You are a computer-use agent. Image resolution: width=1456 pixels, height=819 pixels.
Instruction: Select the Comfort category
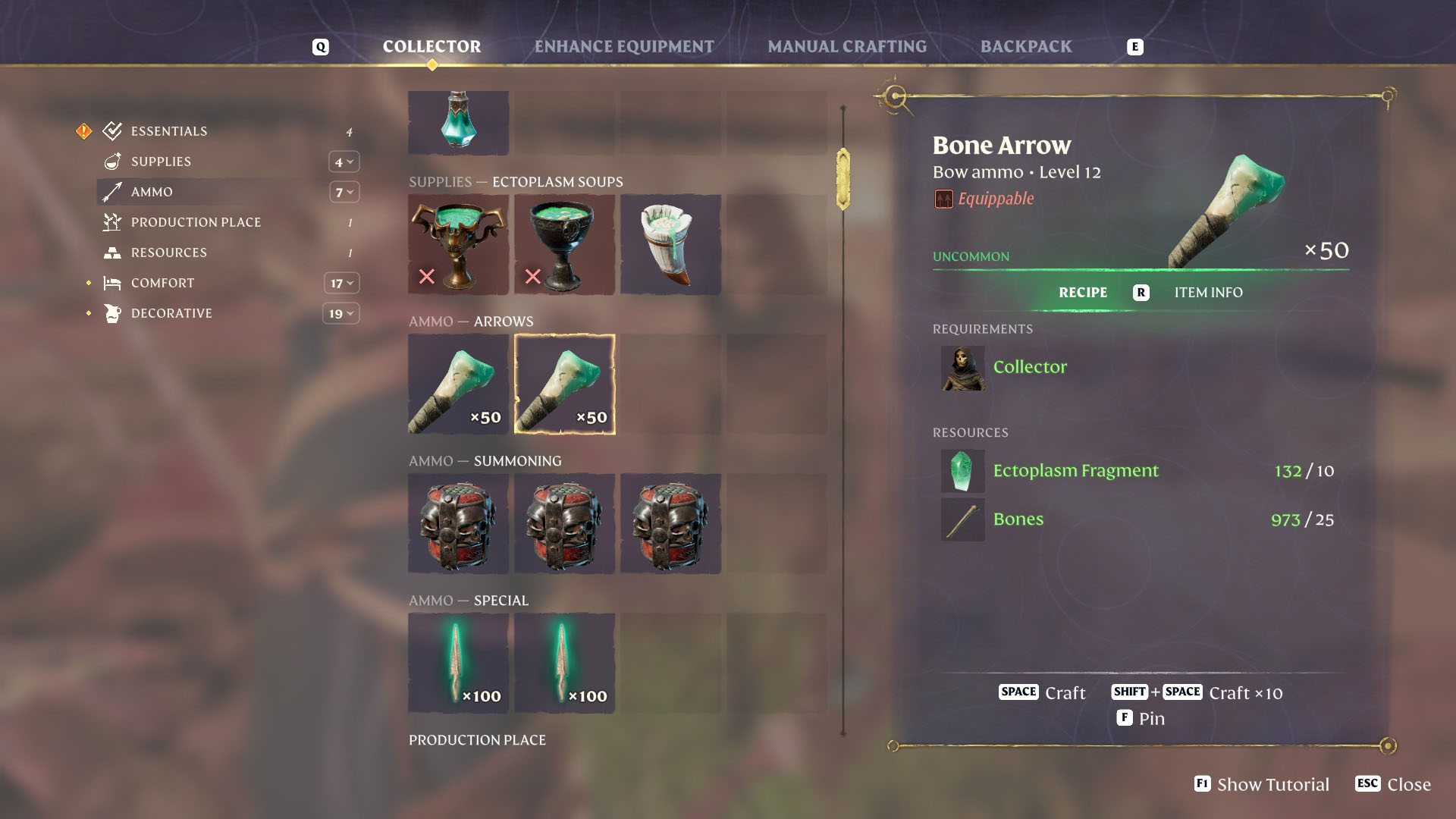click(x=162, y=283)
